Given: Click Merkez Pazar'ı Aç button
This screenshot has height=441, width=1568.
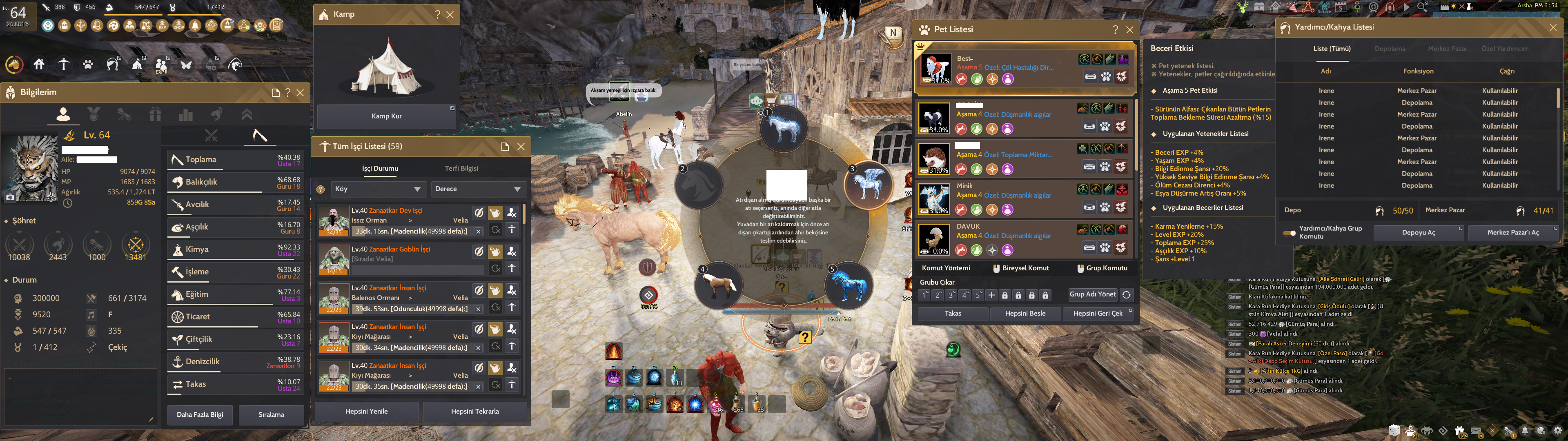Looking at the screenshot, I should [1512, 232].
